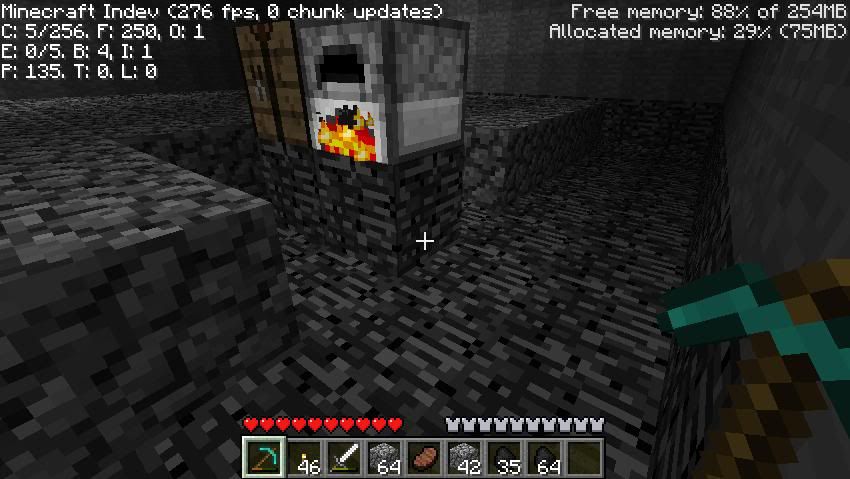850x479 pixels.
Task: Choose the cobblestone stack of 42
Action: click(x=464, y=458)
